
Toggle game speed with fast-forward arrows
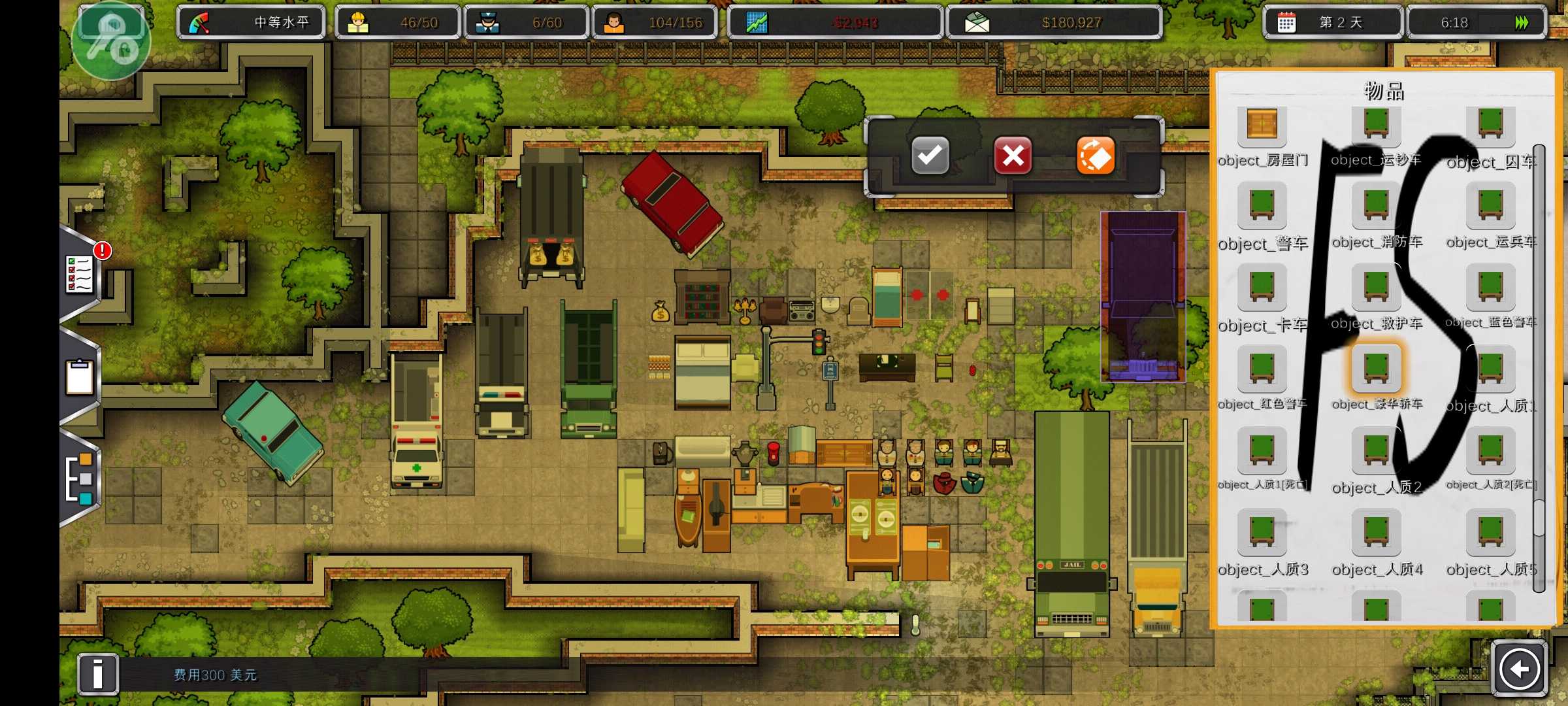pyautogui.click(x=1522, y=23)
